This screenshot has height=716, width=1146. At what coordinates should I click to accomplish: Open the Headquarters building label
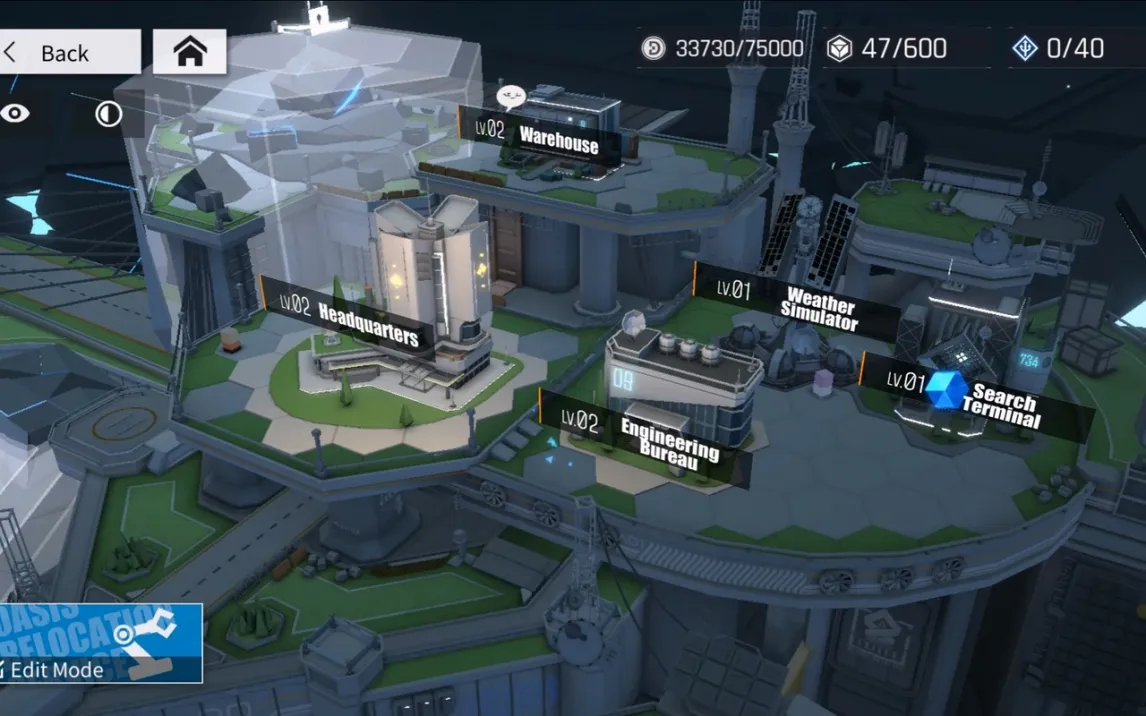350,319
